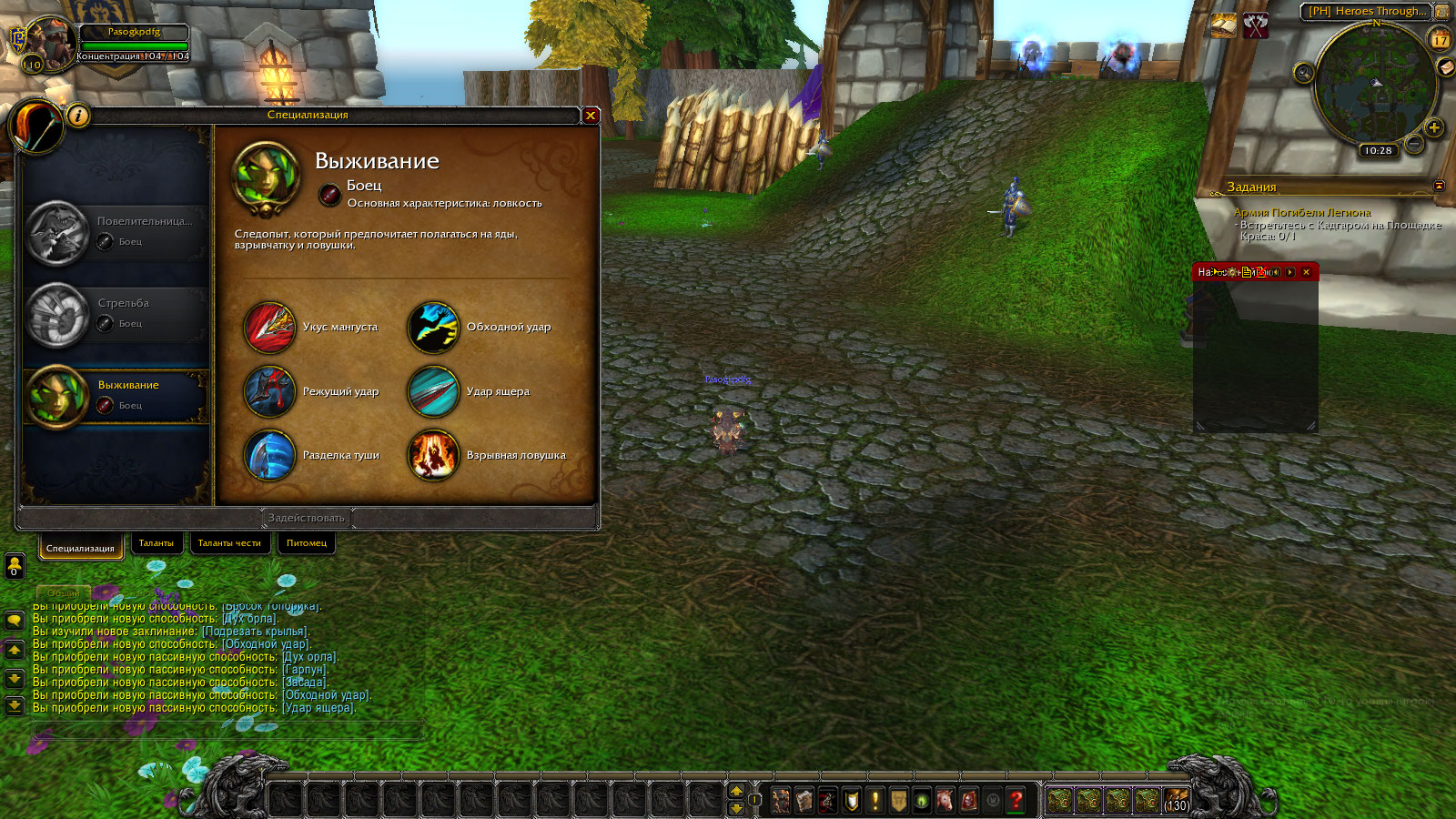Image resolution: width=1456 pixels, height=819 pixels.
Task: Choose the Стрельба specialization
Action: (x=116, y=314)
